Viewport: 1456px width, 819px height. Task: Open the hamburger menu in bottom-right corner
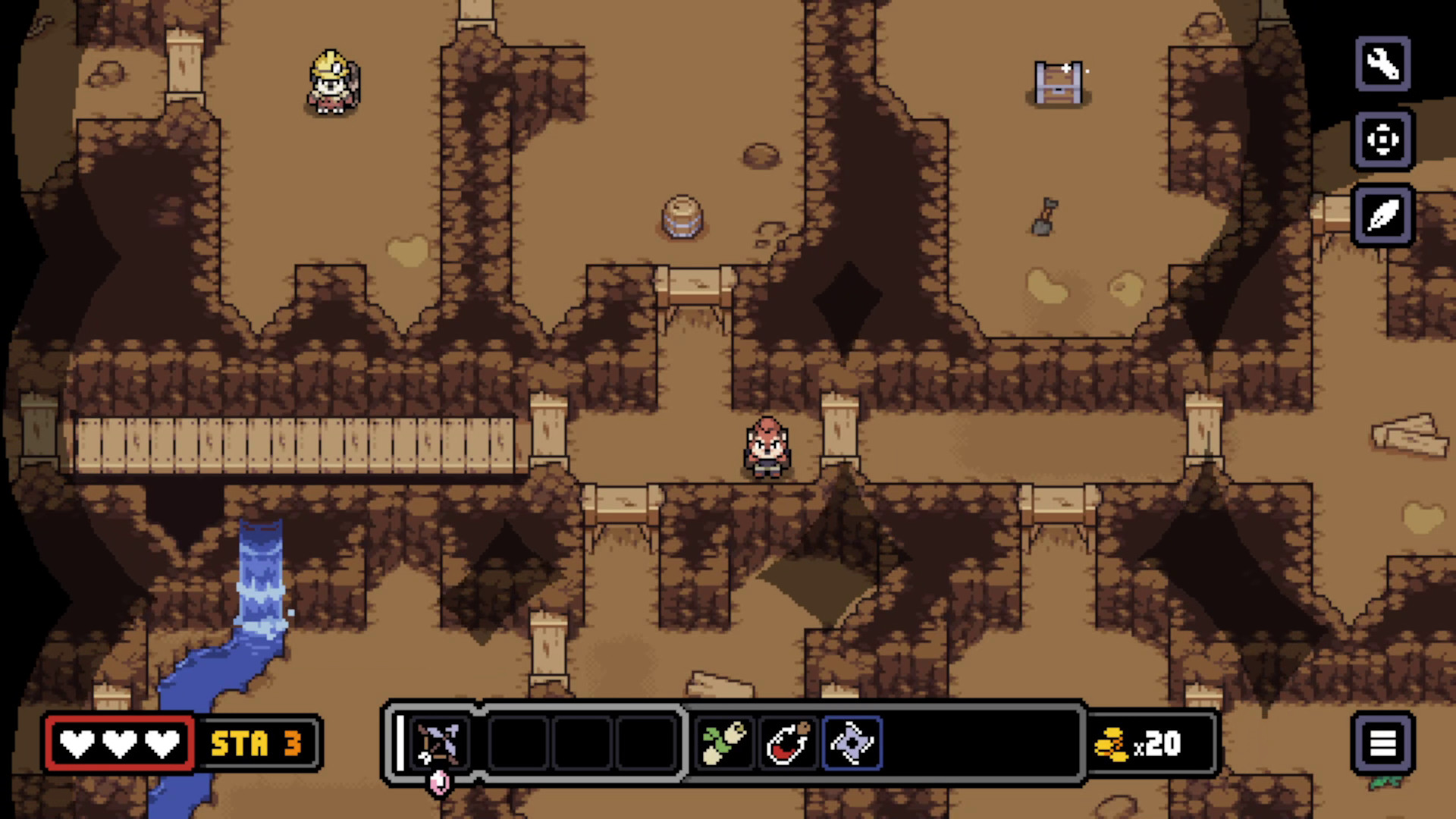pyautogui.click(x=1383, y=744)
